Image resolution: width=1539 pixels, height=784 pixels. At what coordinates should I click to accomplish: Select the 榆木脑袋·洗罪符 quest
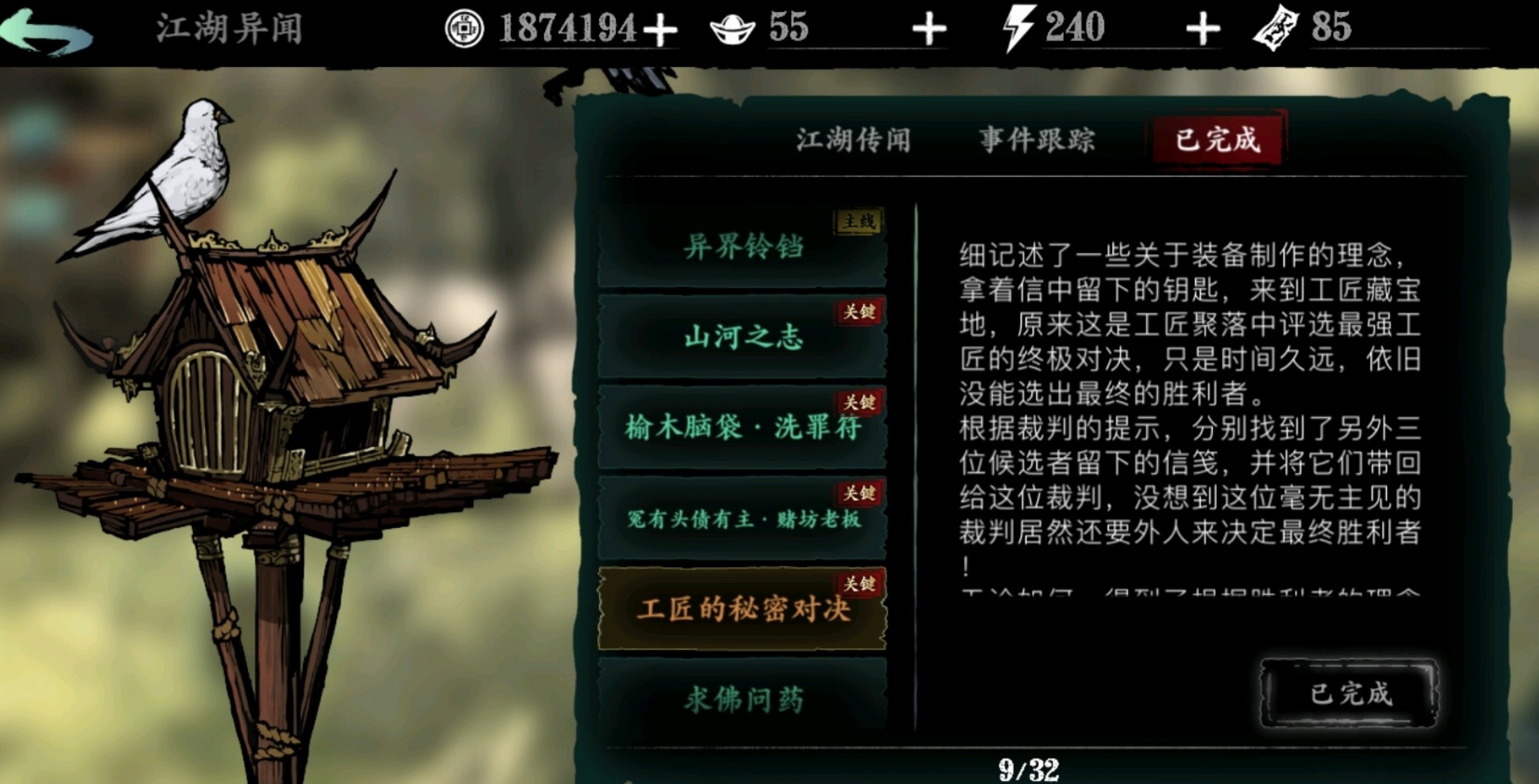click(x=742, y=428)
